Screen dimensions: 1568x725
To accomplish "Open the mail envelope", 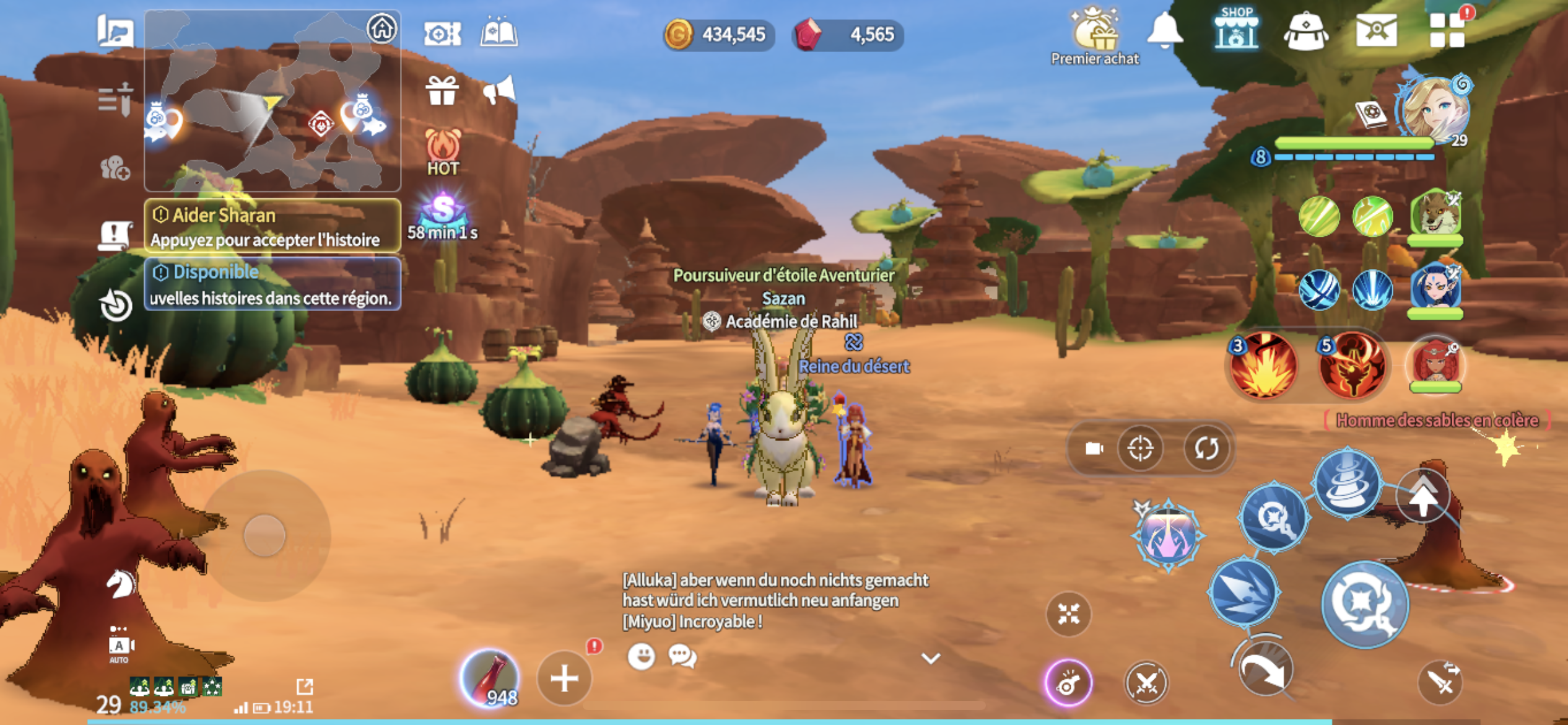I will pyautogui.click(x=1376, y=30).
